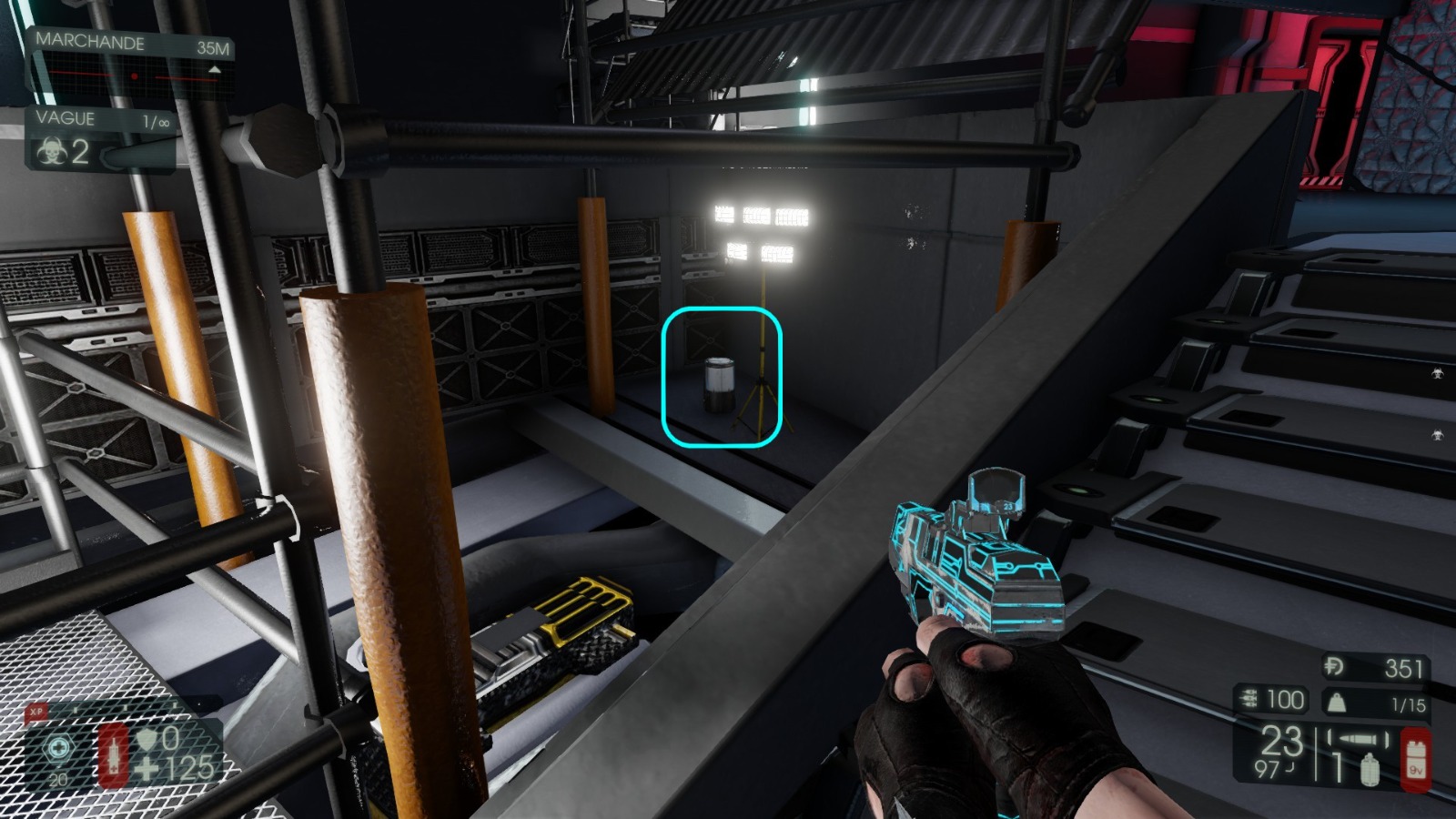This screenshot has width=1456, height=819.
Task: Toggle the trader direction arrow on the compass
Action: tap(215, 70)
